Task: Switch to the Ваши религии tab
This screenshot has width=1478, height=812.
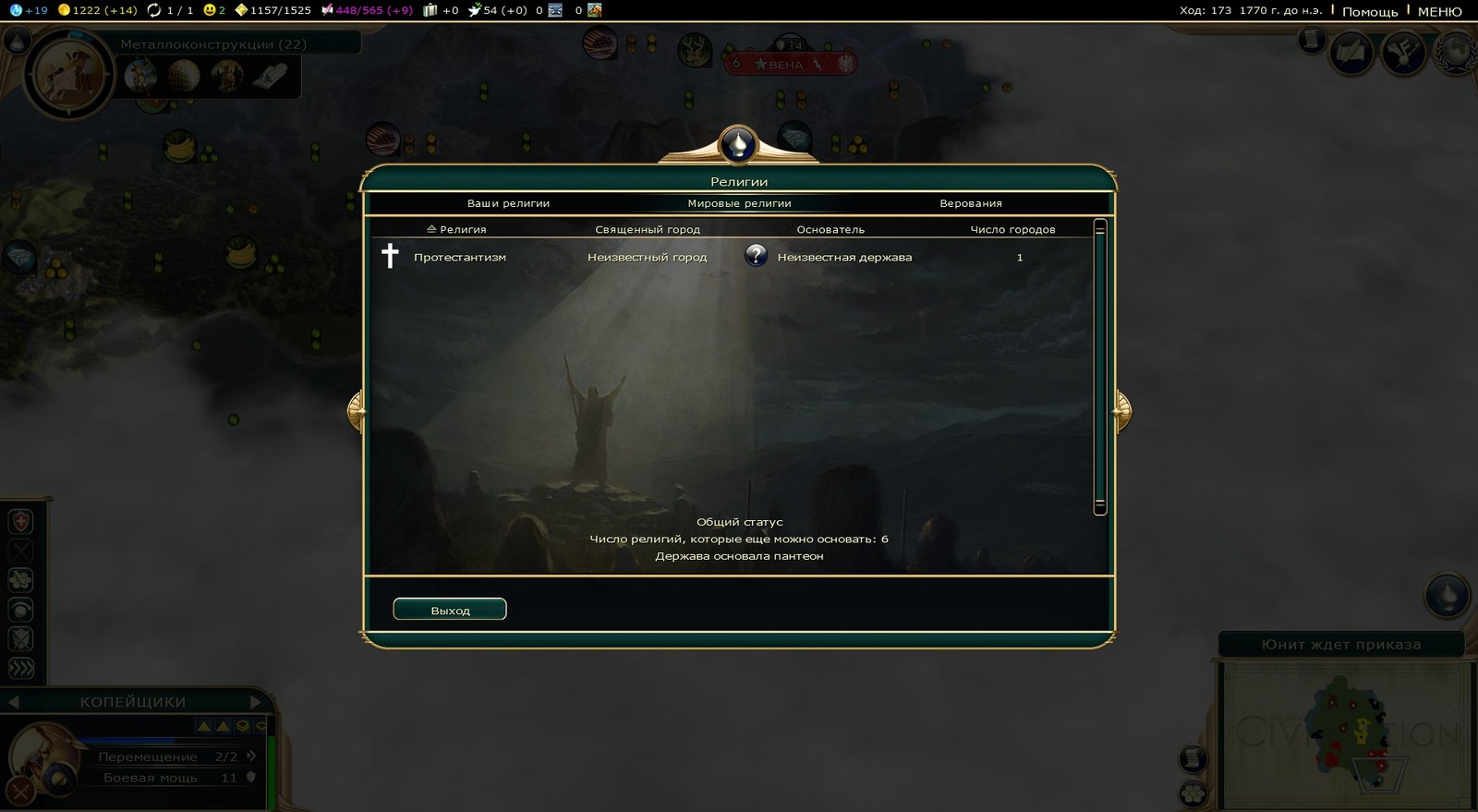Action: (x=508, y=203)
